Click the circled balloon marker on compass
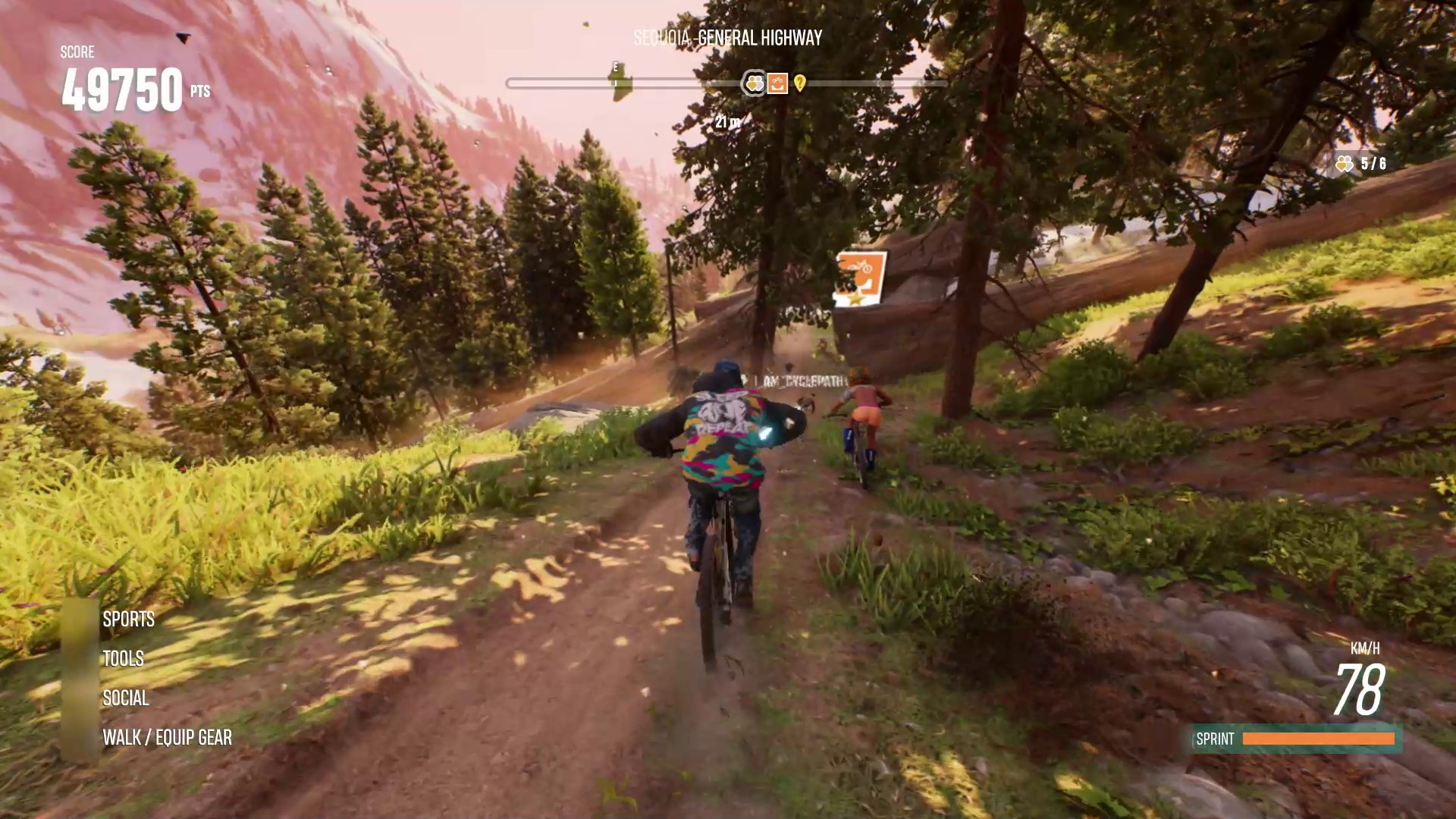The image size is (1456, 819). click(x=755, y=83)
